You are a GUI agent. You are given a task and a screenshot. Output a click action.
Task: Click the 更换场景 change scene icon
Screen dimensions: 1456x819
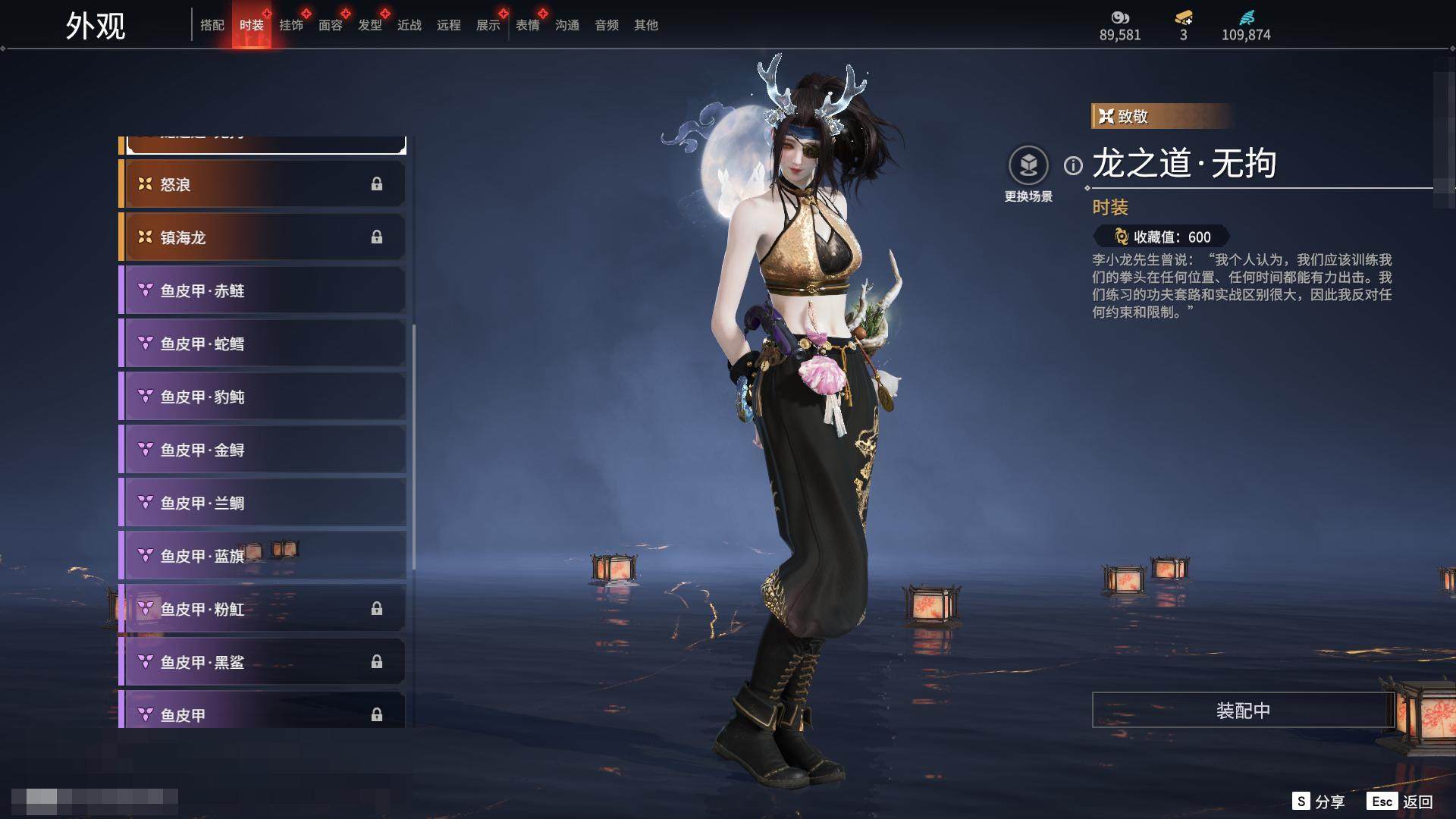(1028, 165)
